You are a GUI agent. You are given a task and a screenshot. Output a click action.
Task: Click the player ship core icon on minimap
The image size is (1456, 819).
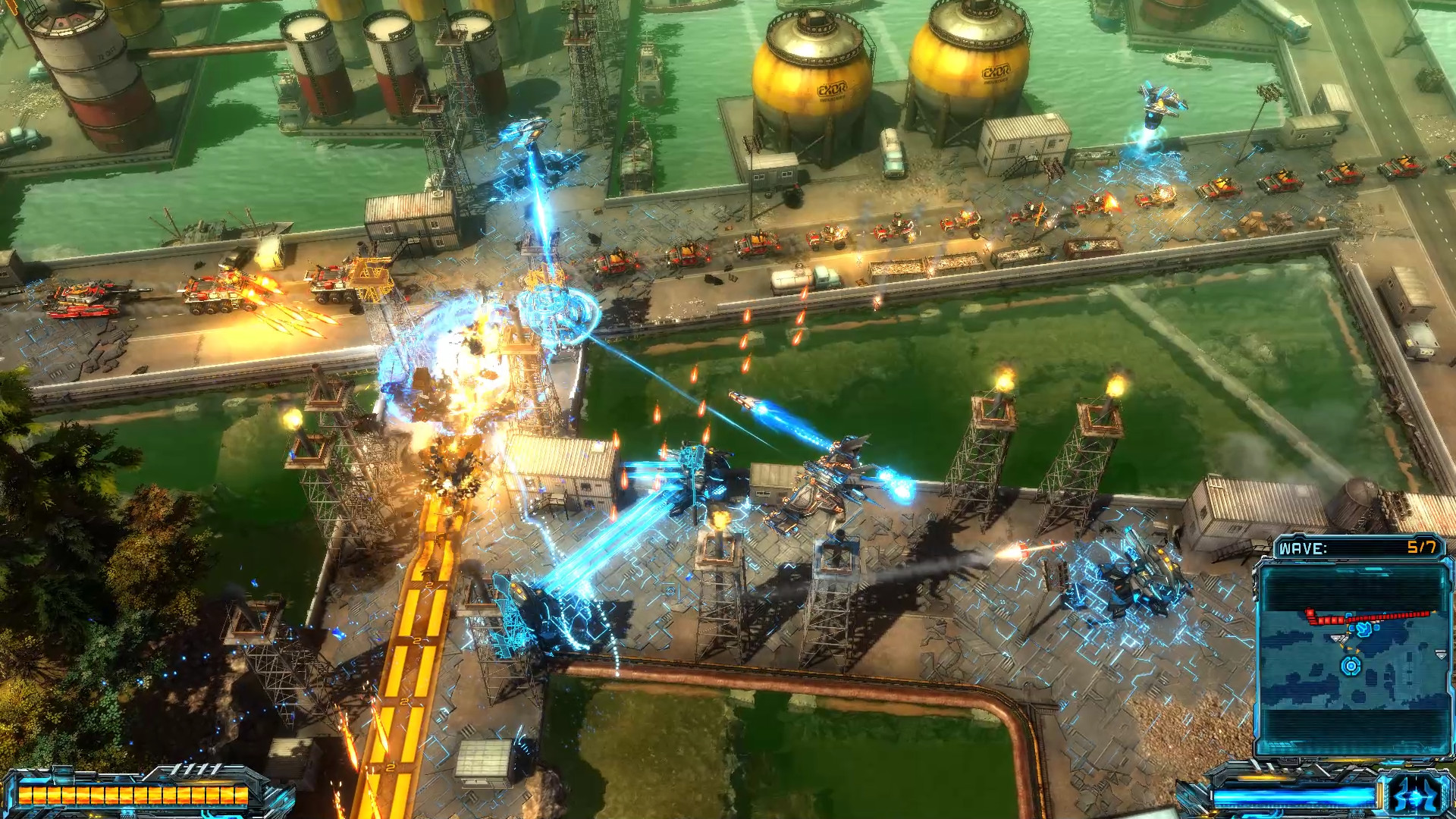(1350, 667)
